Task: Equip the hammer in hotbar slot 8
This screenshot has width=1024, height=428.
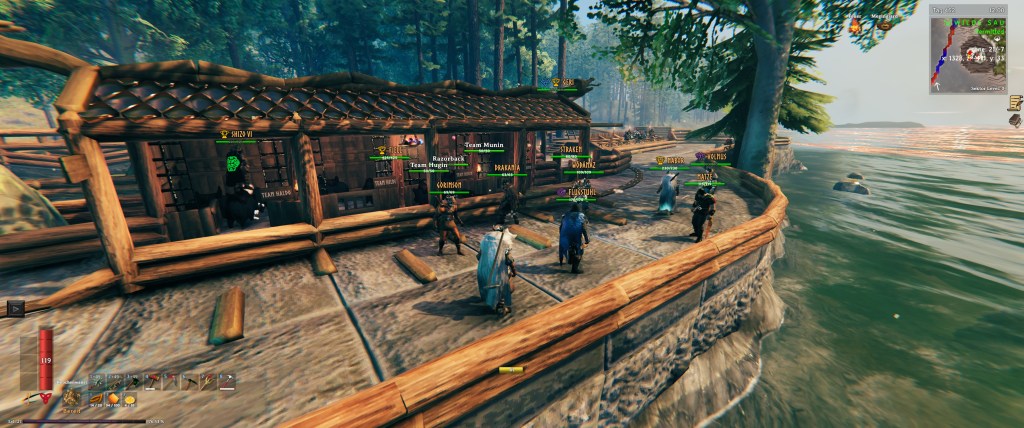Action: [x=227, y=381]
